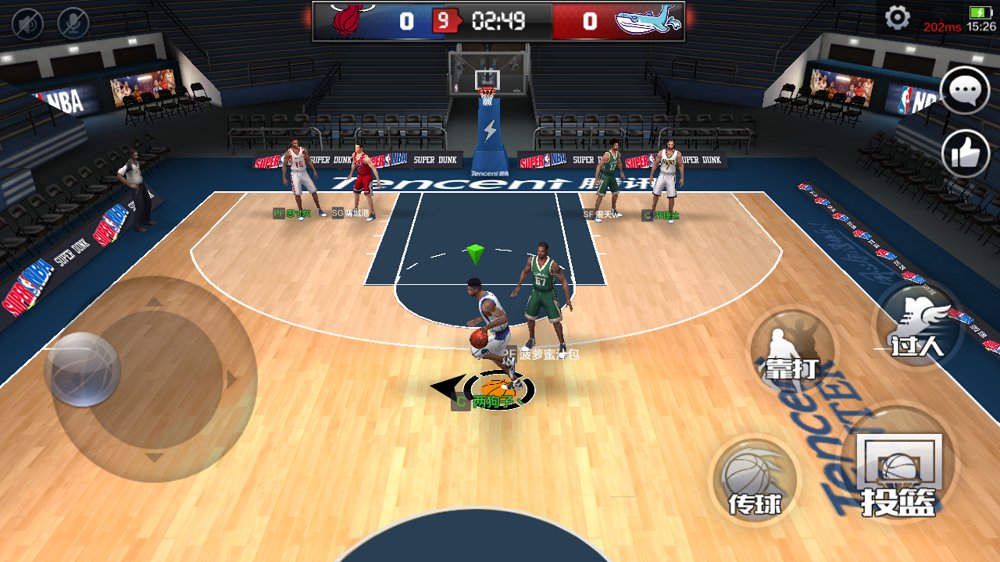Send a thumbs-up like

(965, 153)
